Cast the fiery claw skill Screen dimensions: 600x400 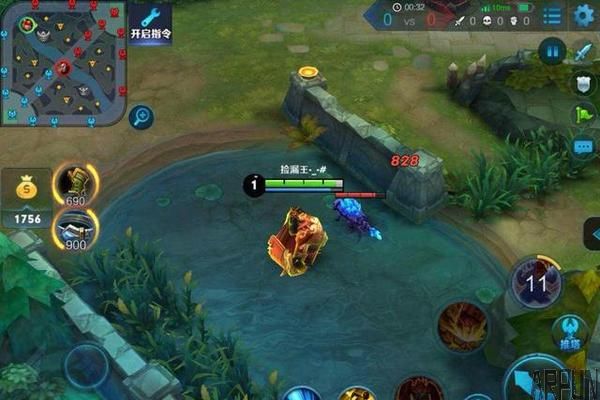tap(462, 325)
